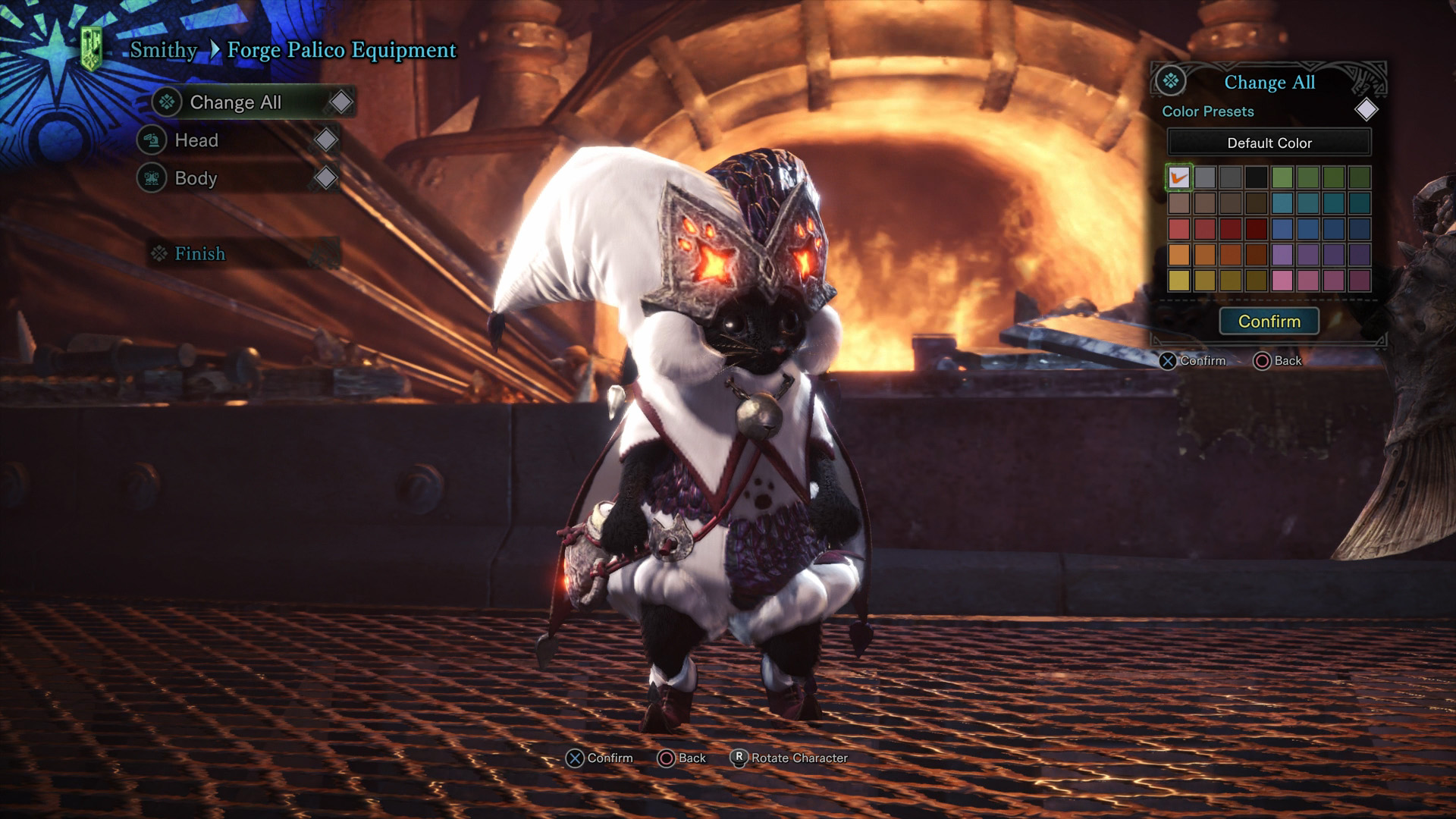Pick the lightest pink color swatch

click(1282, 281)
